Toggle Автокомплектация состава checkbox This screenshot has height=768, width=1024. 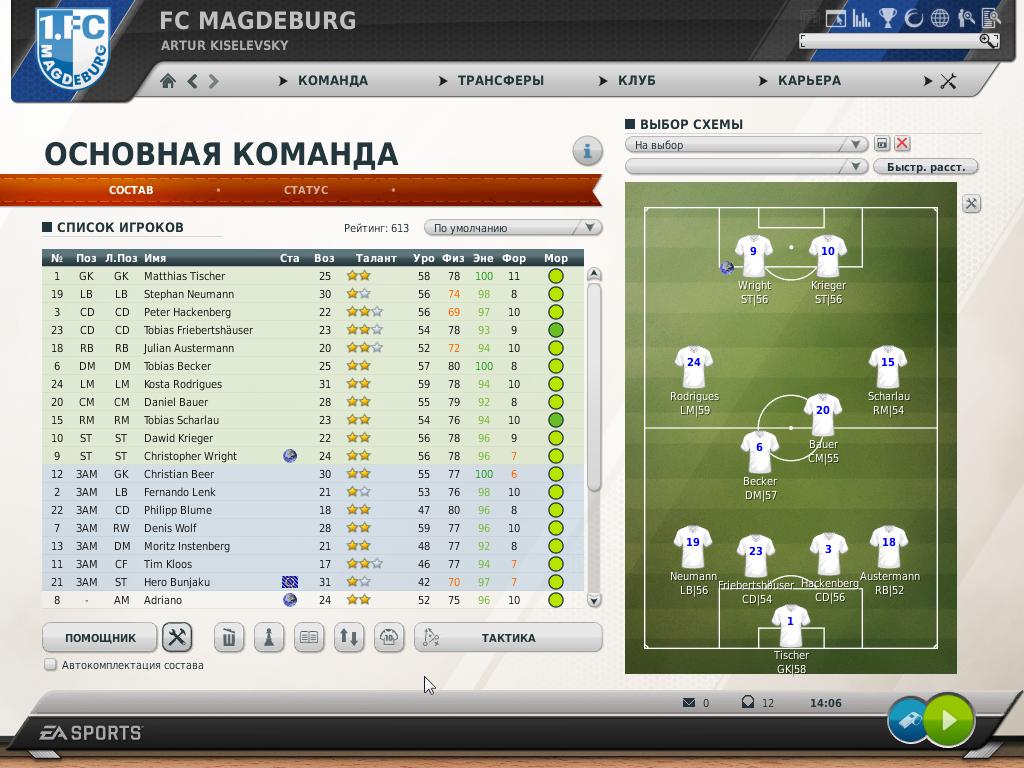tap(50, 665)
